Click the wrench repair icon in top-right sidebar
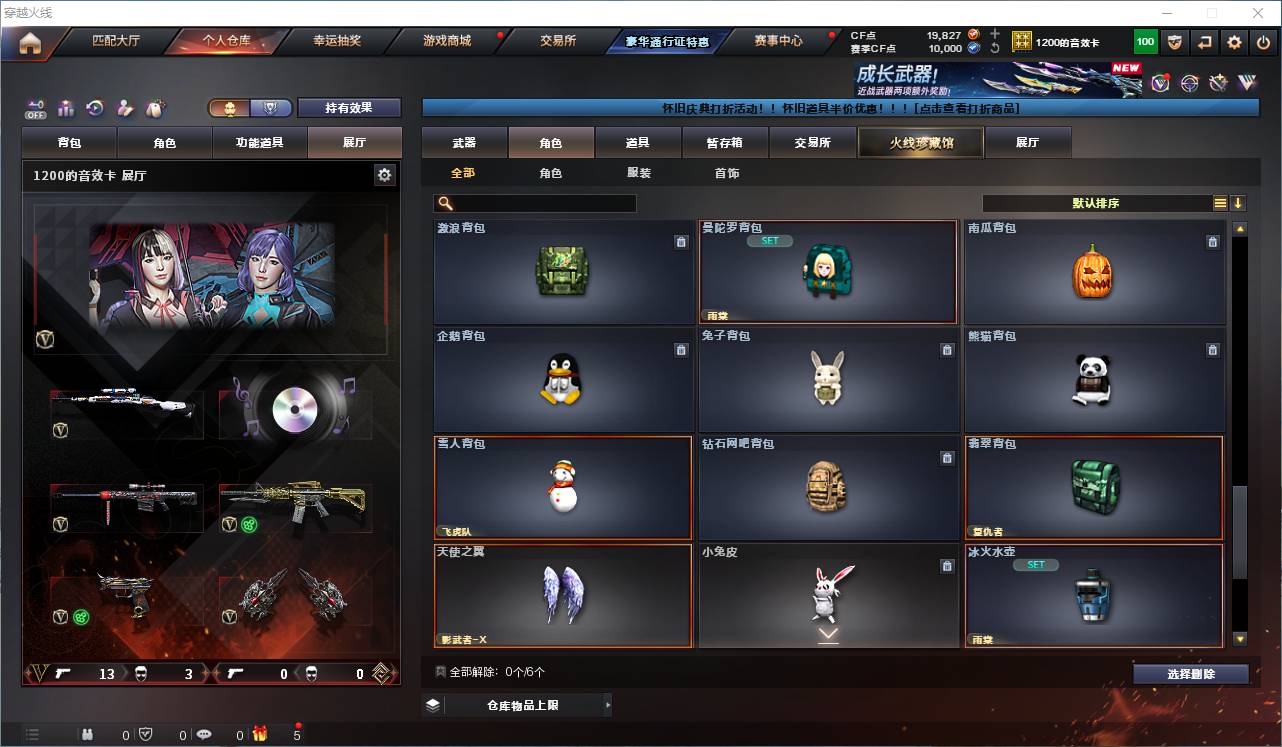Image resolution: width=1282 pixels, height=747 pixels. pos(1218,83)
